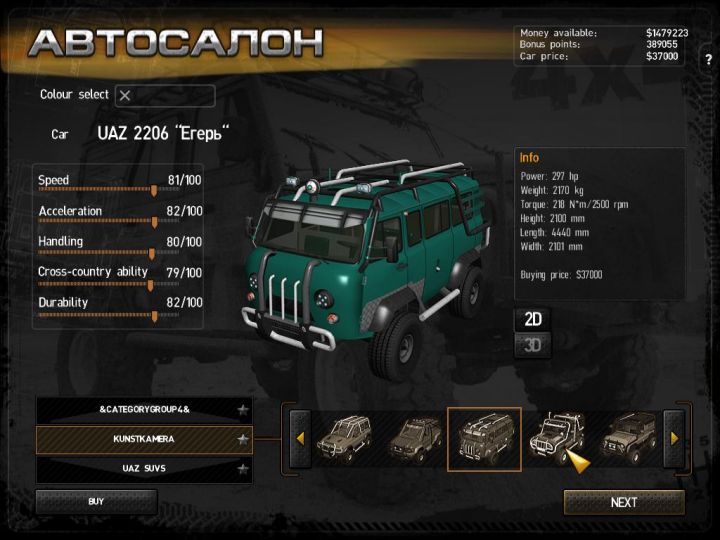Screen dimensions: 720x540
Task: Choose the KUNSTKAMERA category
Action: point(144,439)
